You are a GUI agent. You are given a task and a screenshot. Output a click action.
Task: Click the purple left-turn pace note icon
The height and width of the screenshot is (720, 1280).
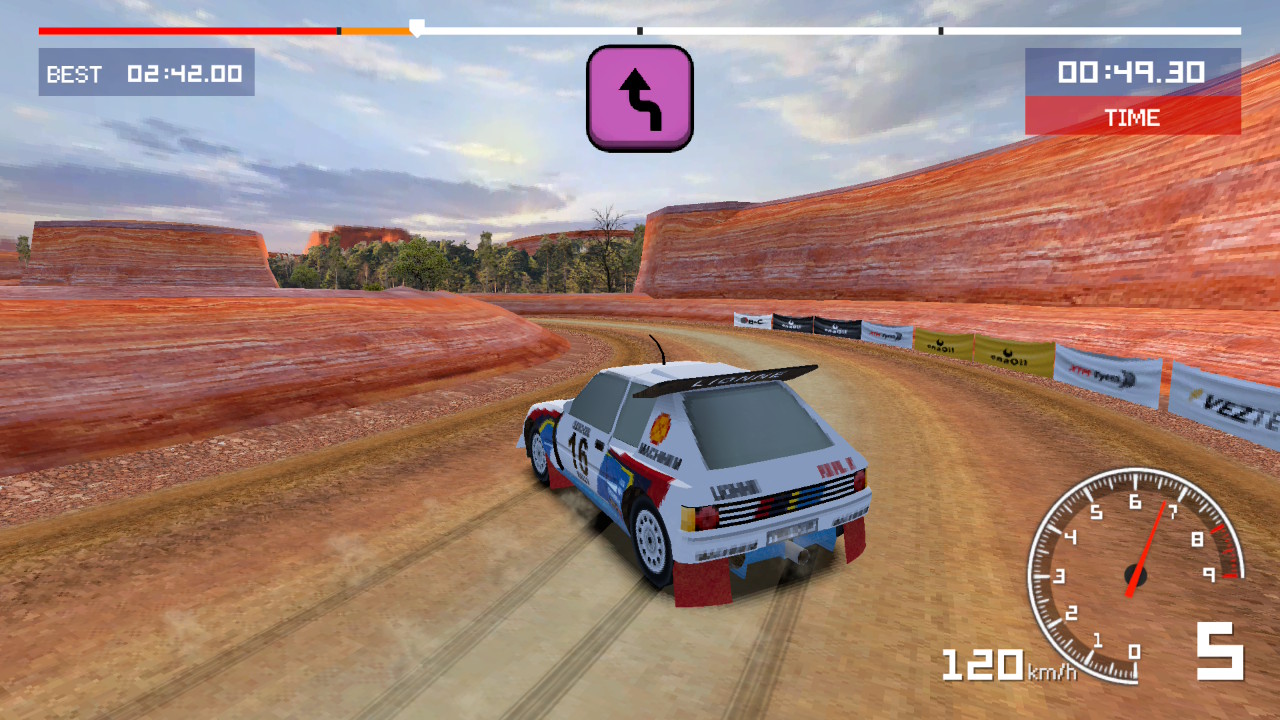tap(640, 98)
